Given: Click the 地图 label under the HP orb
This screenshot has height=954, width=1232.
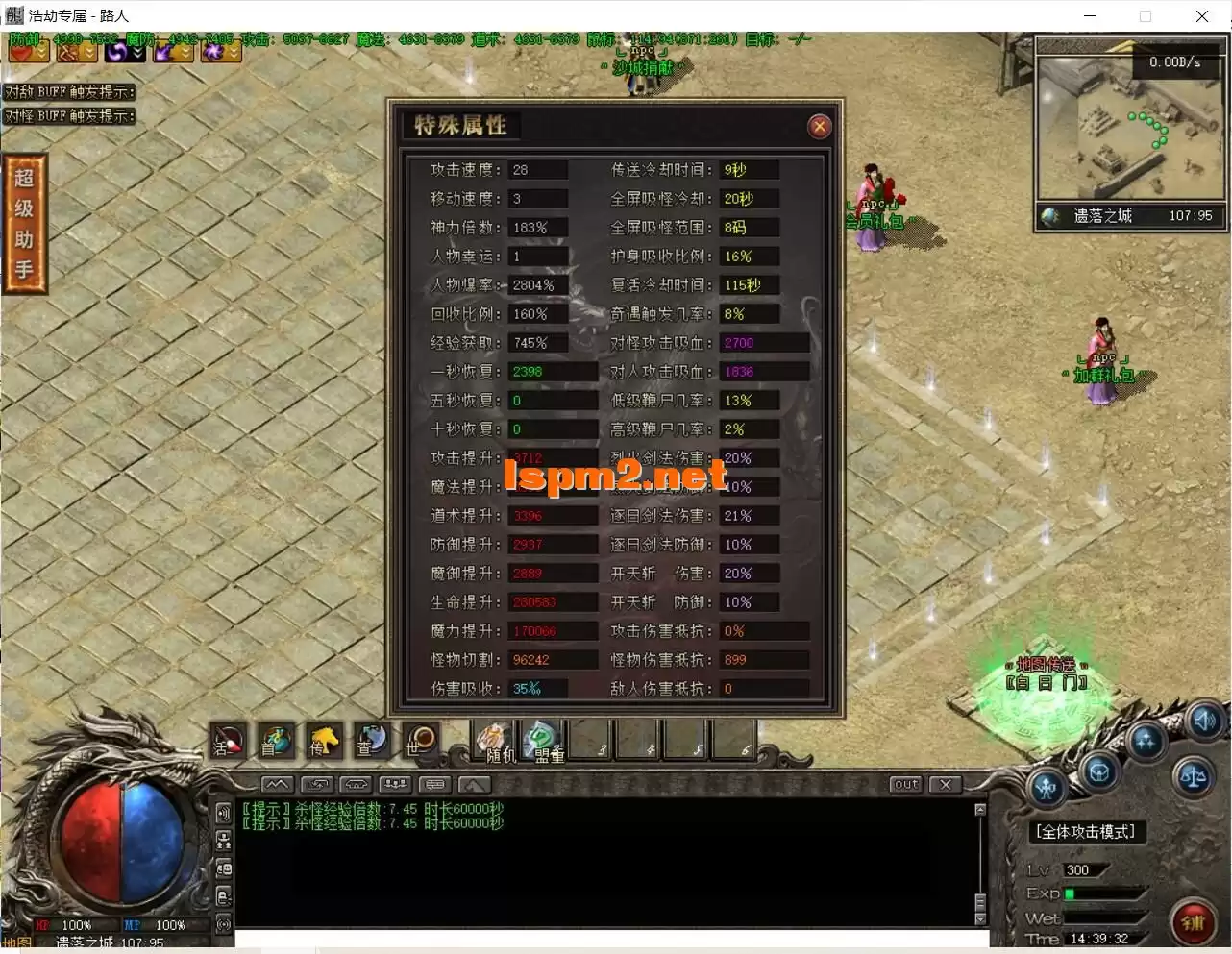Looking at the screenshot, I should pyautogui.click(x=17, y=943).
